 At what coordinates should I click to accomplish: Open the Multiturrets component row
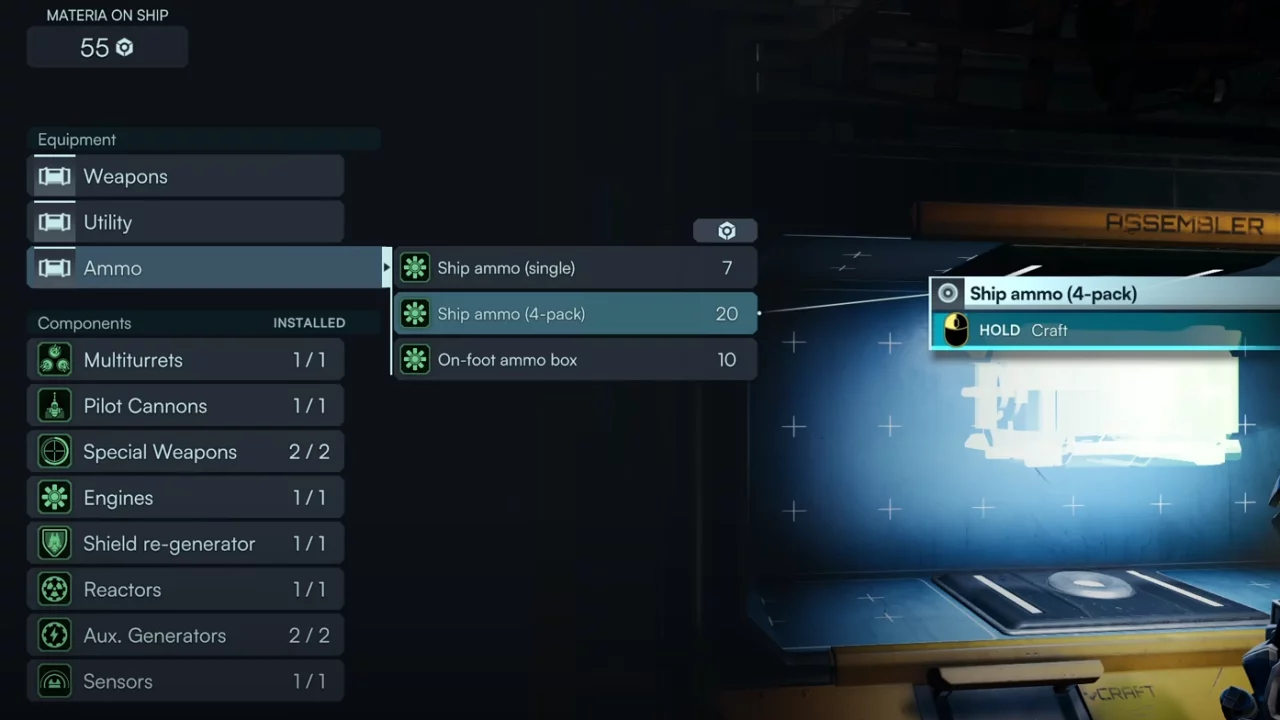point(186,360)
